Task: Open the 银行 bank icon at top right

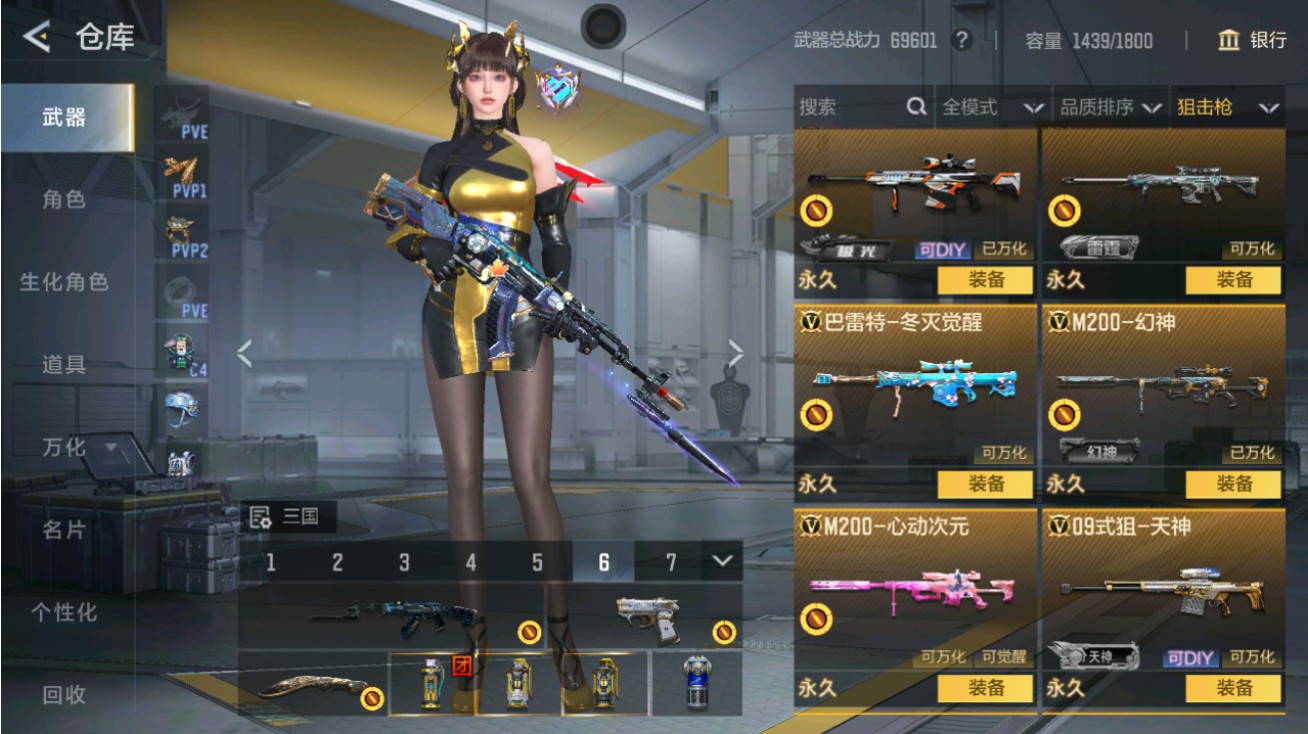Action: (1227, 41)
